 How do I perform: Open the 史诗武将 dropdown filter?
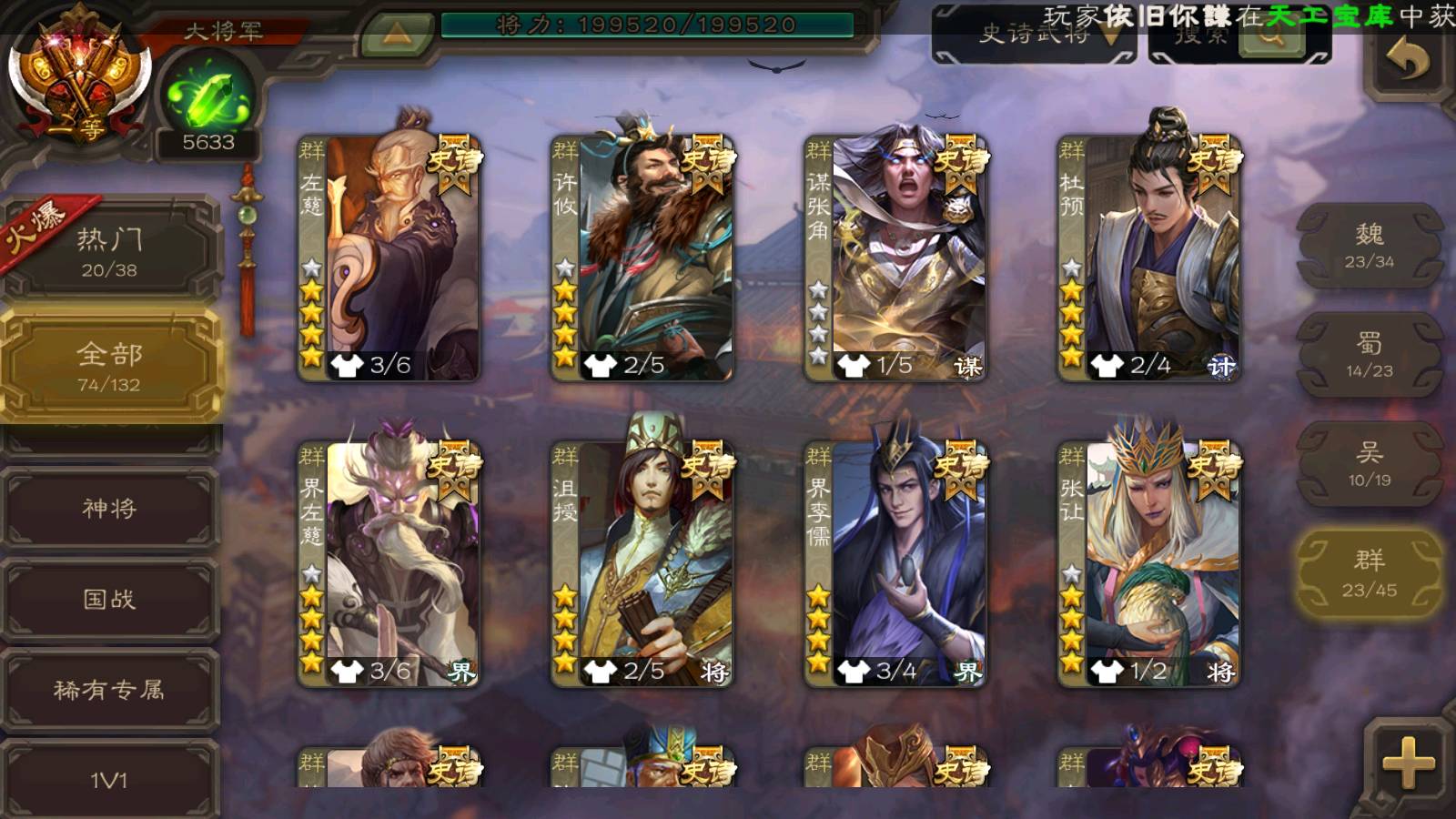1036,36
